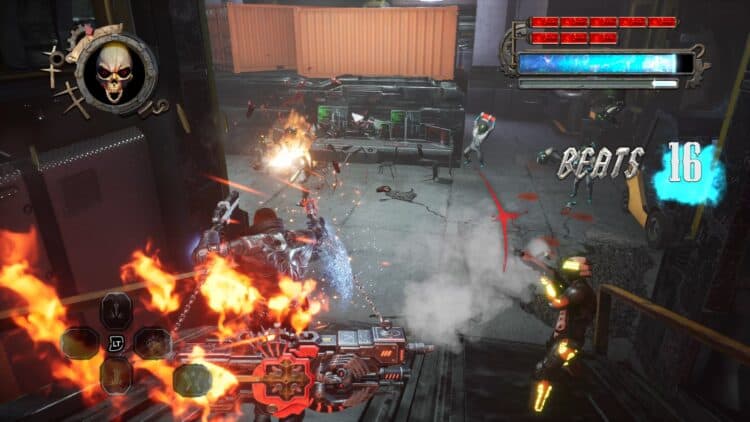
Task: Click the skull portrait emblem
Action: pyautogui.click(x=115, y=71)
